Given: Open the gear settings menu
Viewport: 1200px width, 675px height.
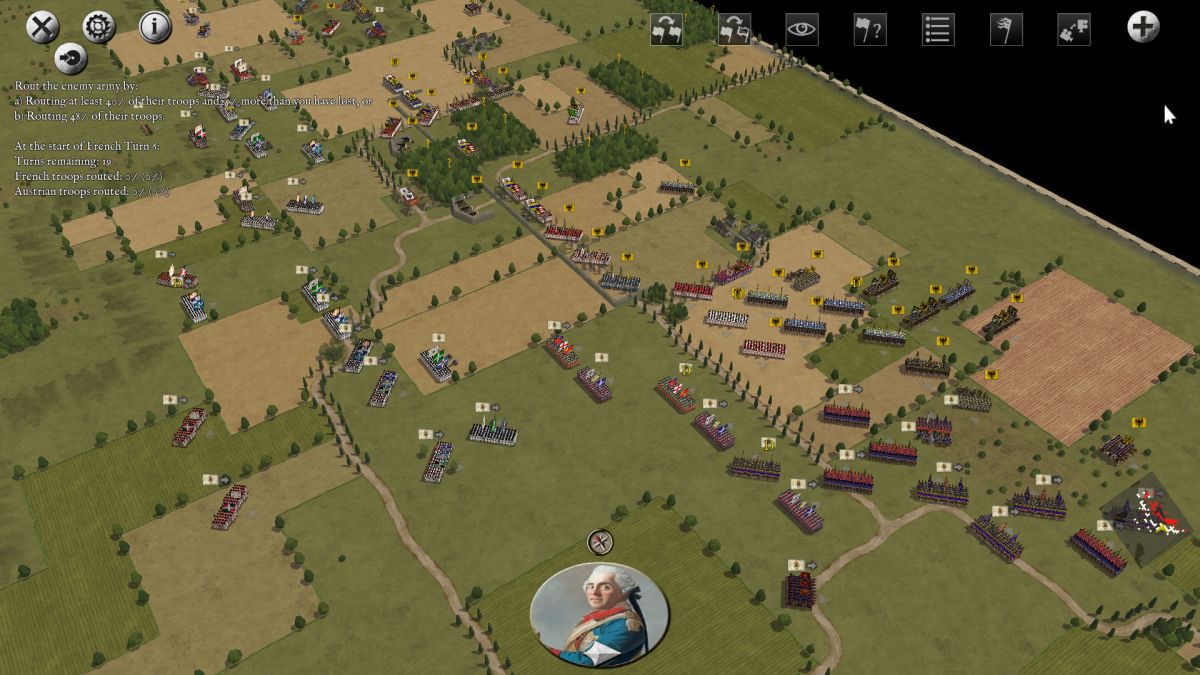Looking at the screenshot, I should [98, 27].
